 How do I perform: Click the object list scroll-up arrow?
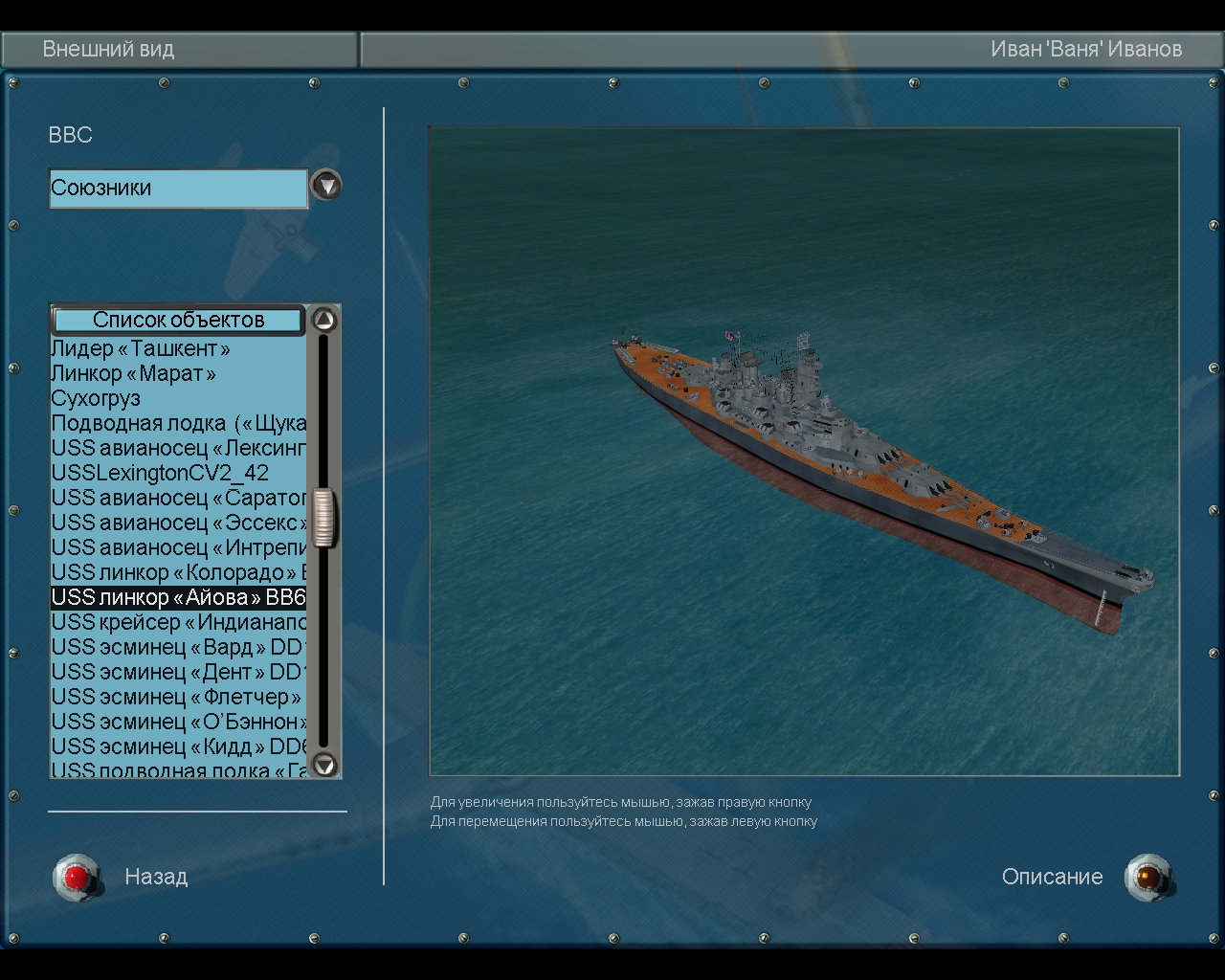click(325, 320)
